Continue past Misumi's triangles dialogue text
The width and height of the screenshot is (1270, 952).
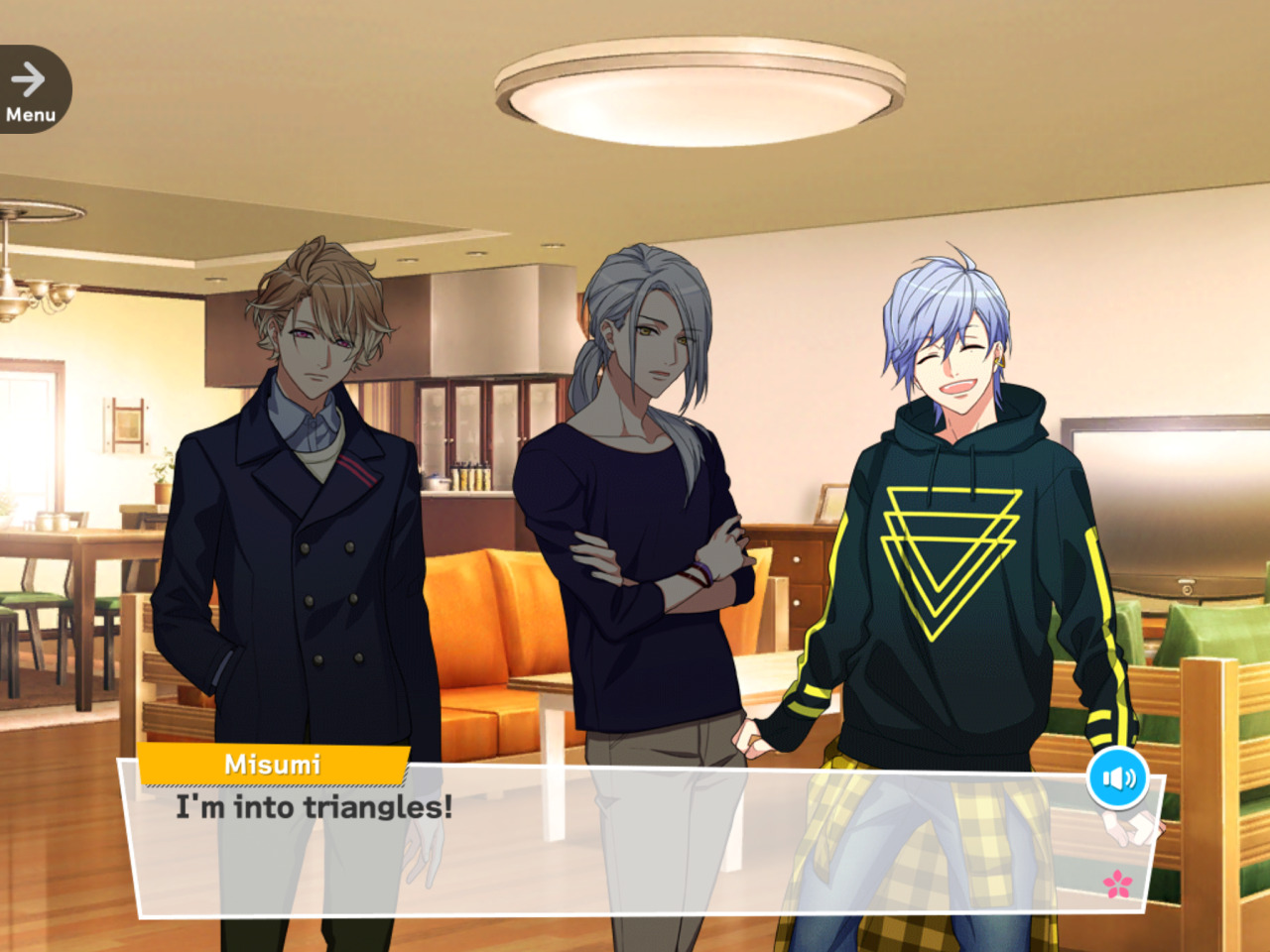tap(314, 807)
